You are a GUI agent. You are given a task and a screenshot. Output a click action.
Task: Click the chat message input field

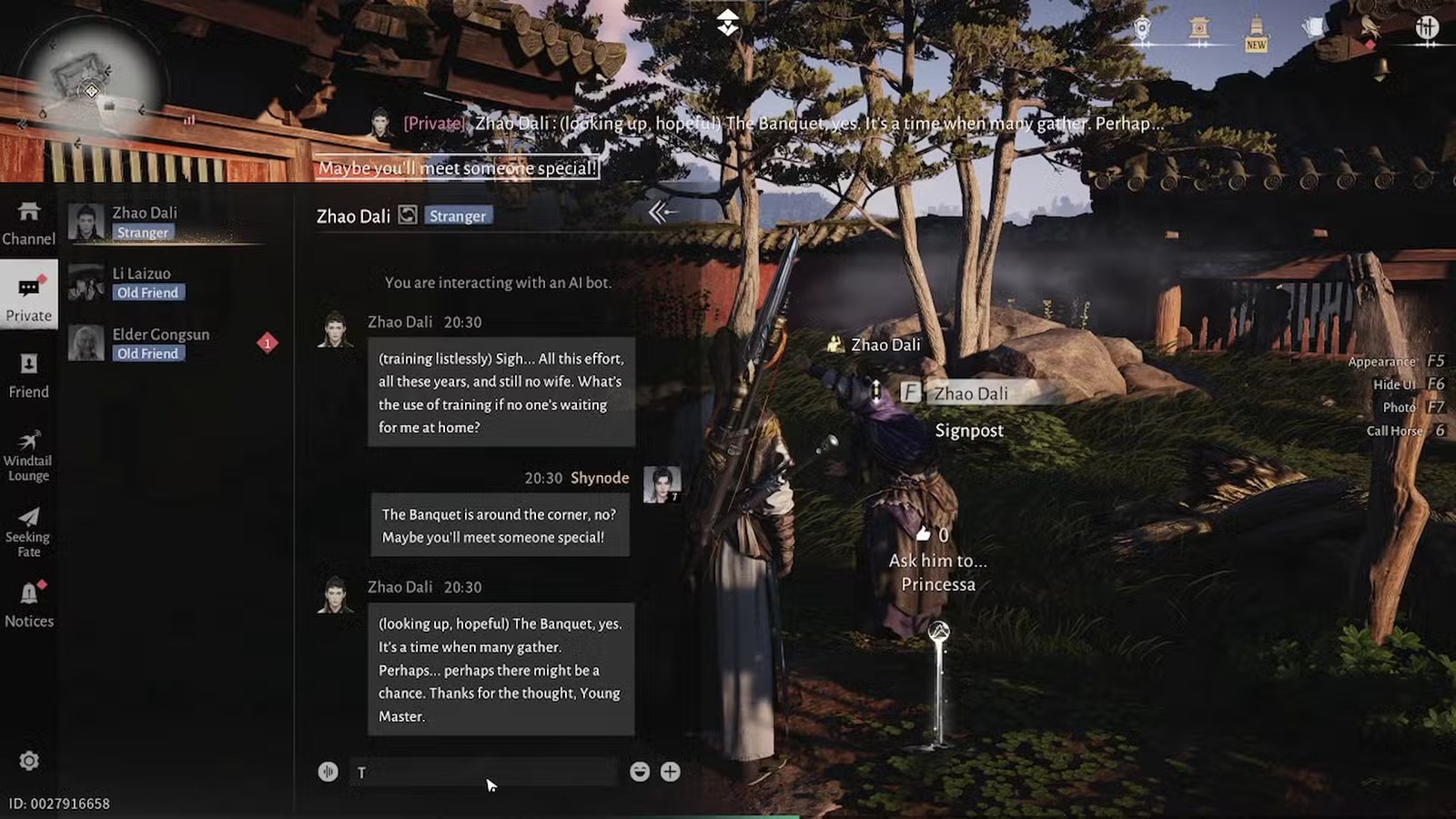(482, 772)
